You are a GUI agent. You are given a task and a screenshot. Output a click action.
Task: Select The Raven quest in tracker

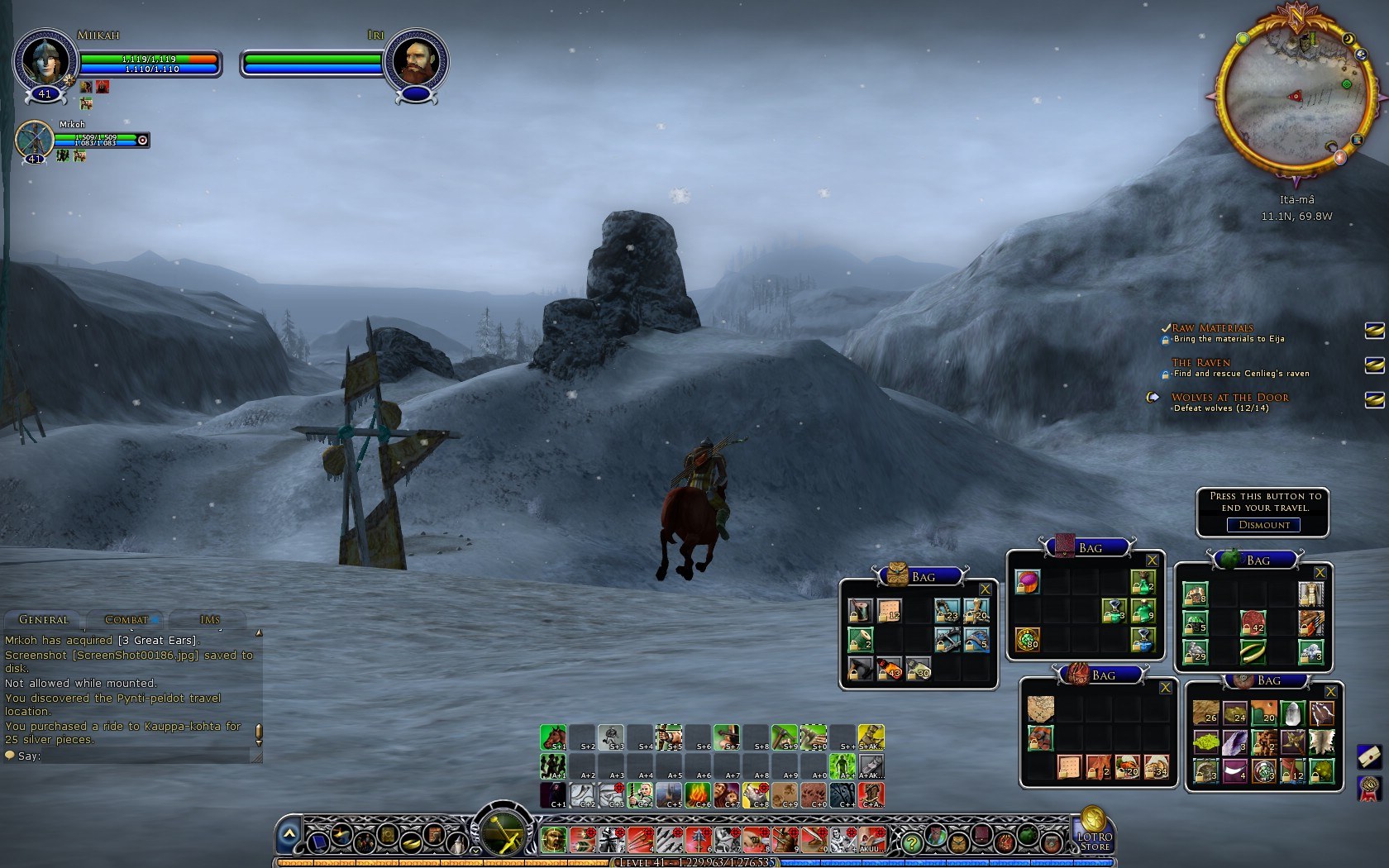click(1200, 363)
